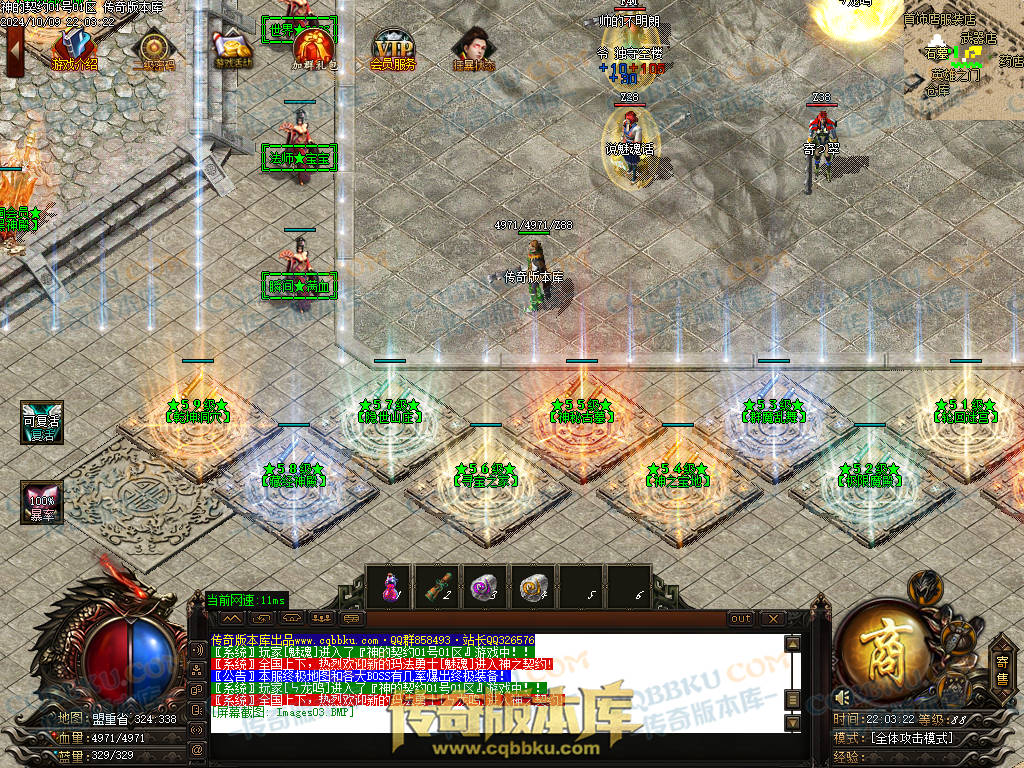This screenshot has width=1024, height=768.
Task: Collapse the top icon bar with the left arrow
Action: coord(14,49)
